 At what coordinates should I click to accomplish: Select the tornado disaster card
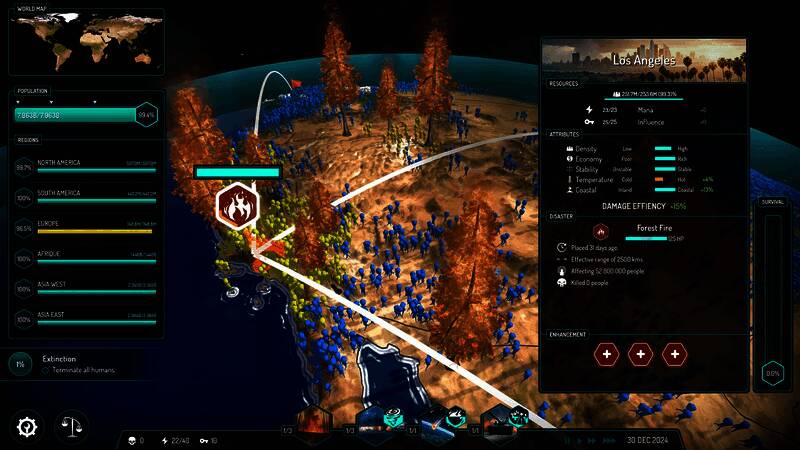click(374, 425)
